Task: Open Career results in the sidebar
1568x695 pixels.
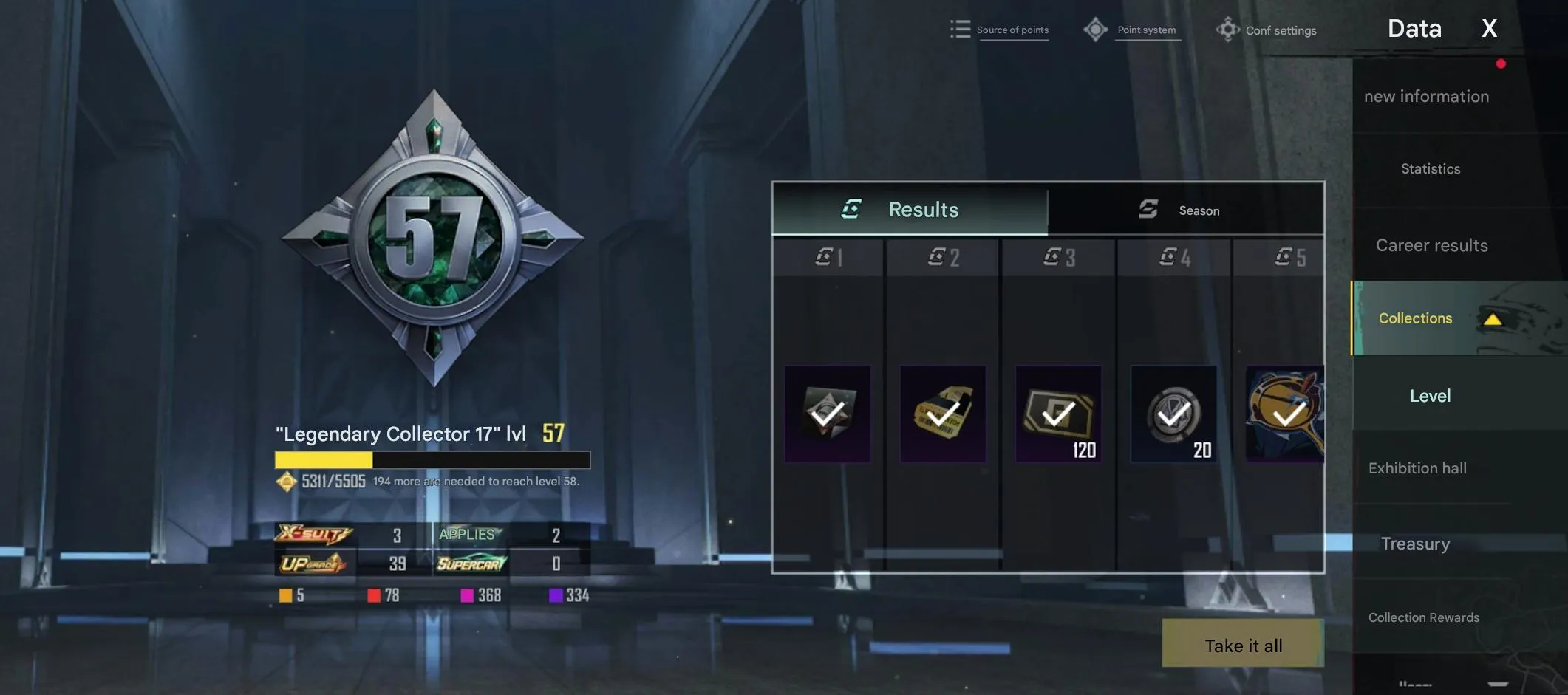Action: click(x=1431, y=244)
